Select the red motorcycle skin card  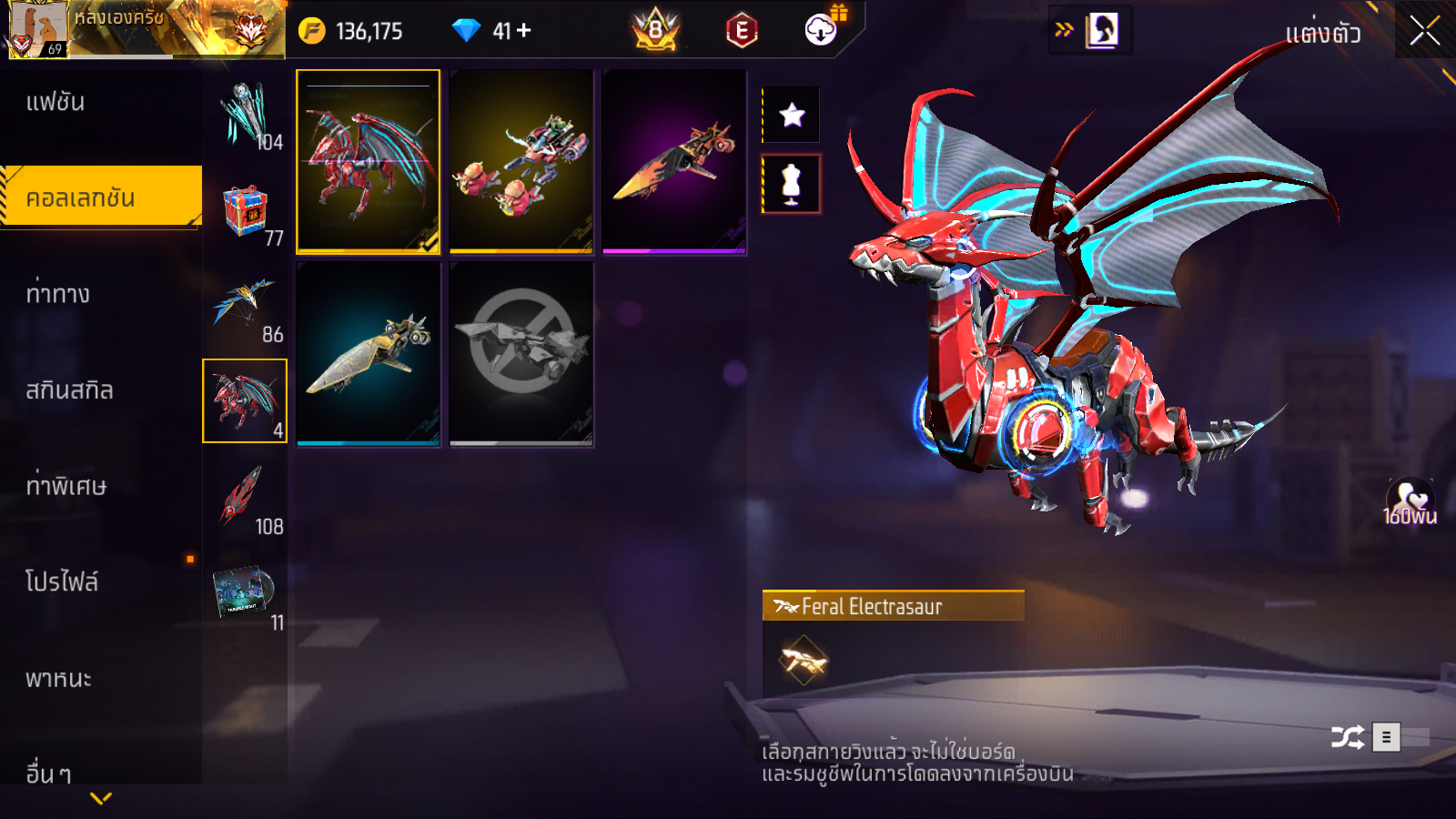[x=521, y=161]
